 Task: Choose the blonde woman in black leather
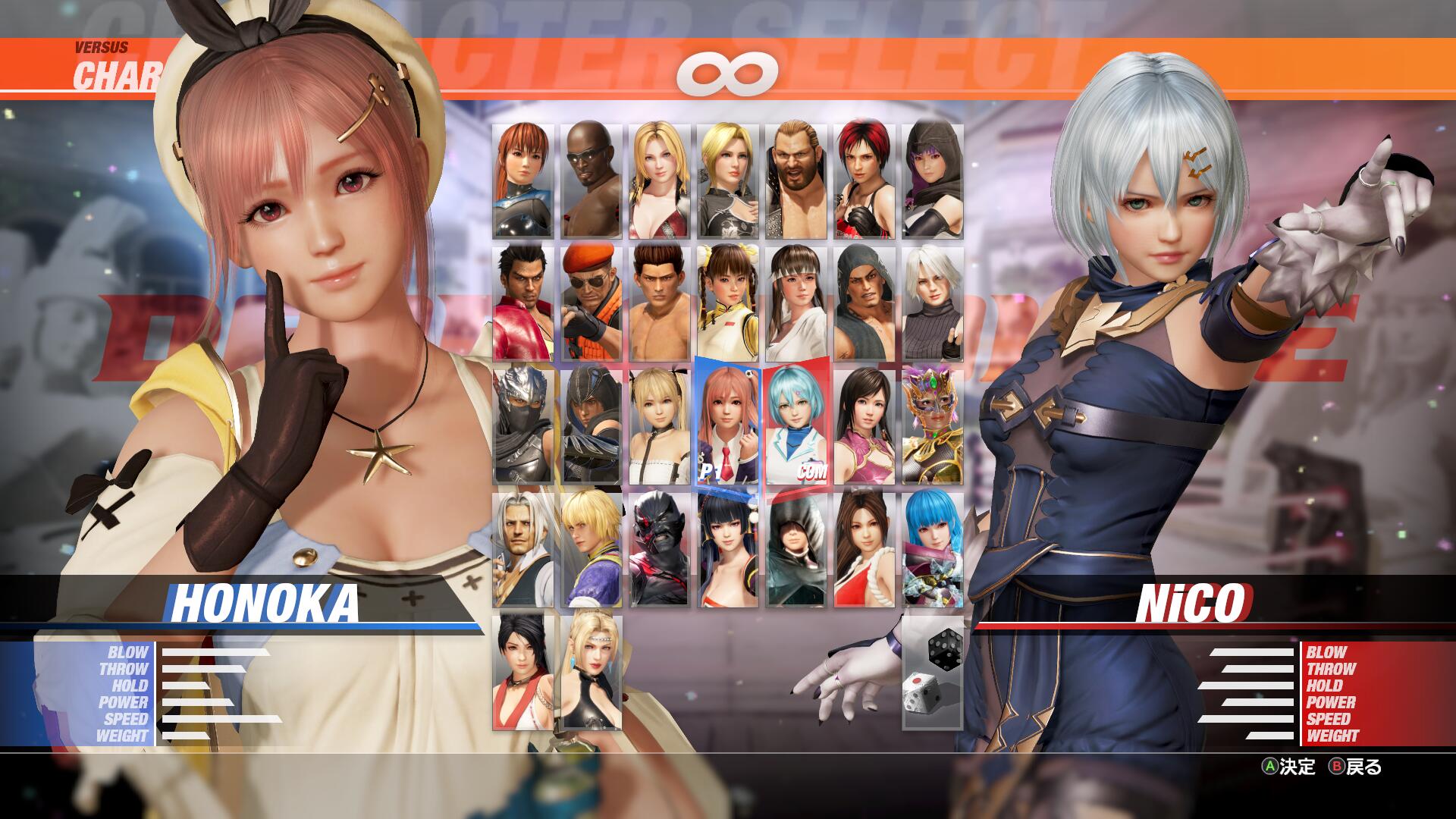point(591,672)
